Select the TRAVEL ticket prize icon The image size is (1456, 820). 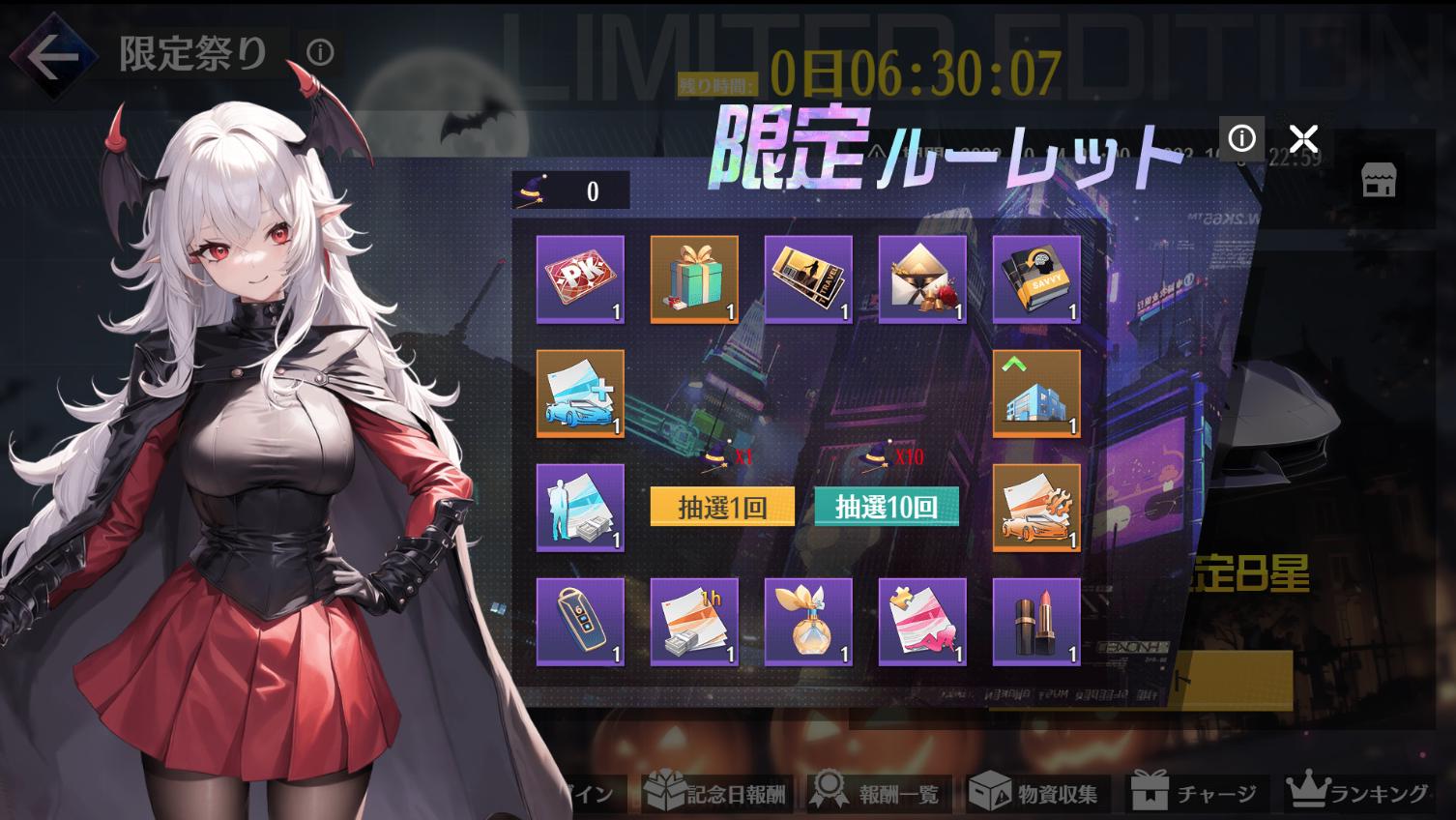807,279
